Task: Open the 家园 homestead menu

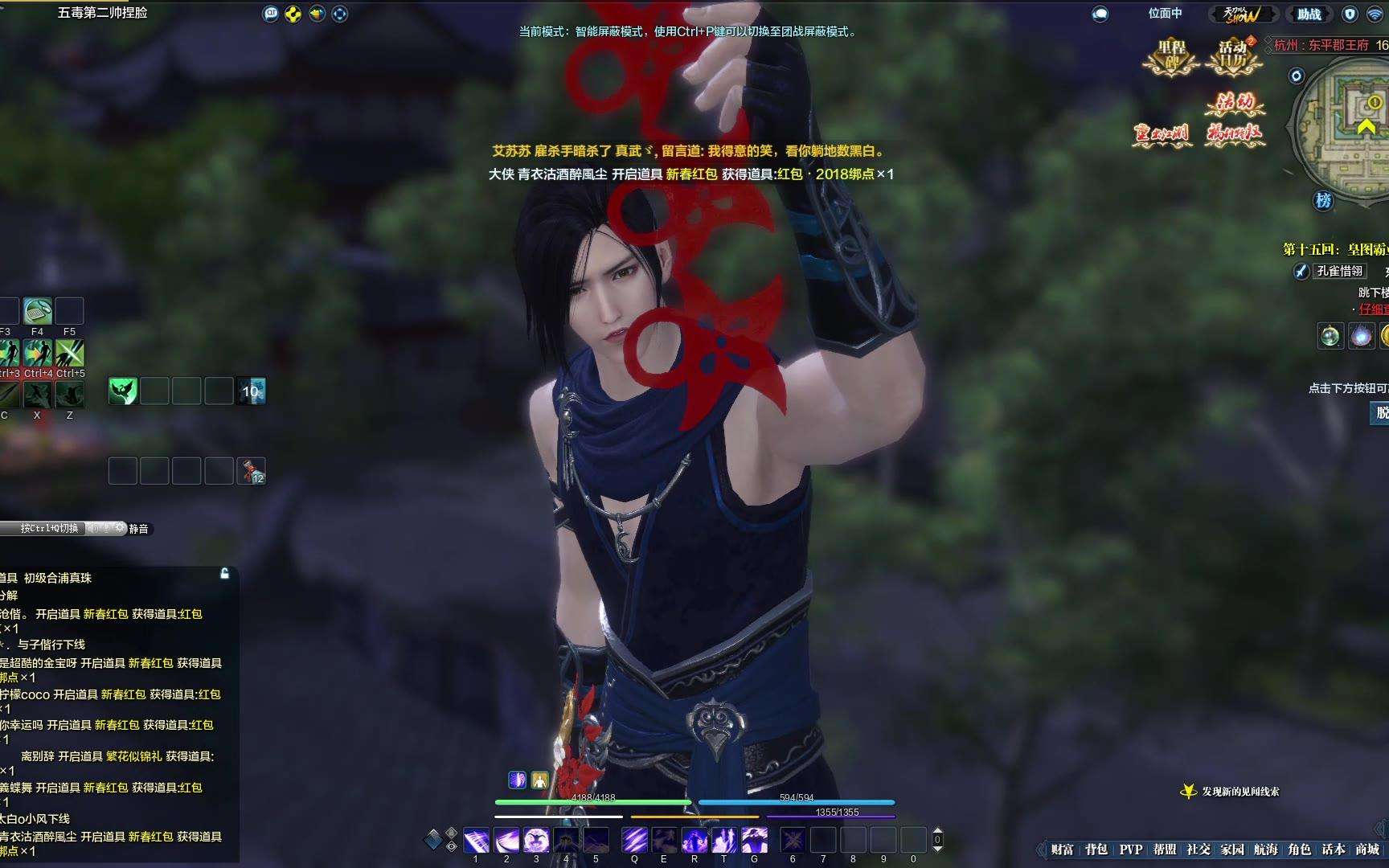Action: coord(1232,850)
